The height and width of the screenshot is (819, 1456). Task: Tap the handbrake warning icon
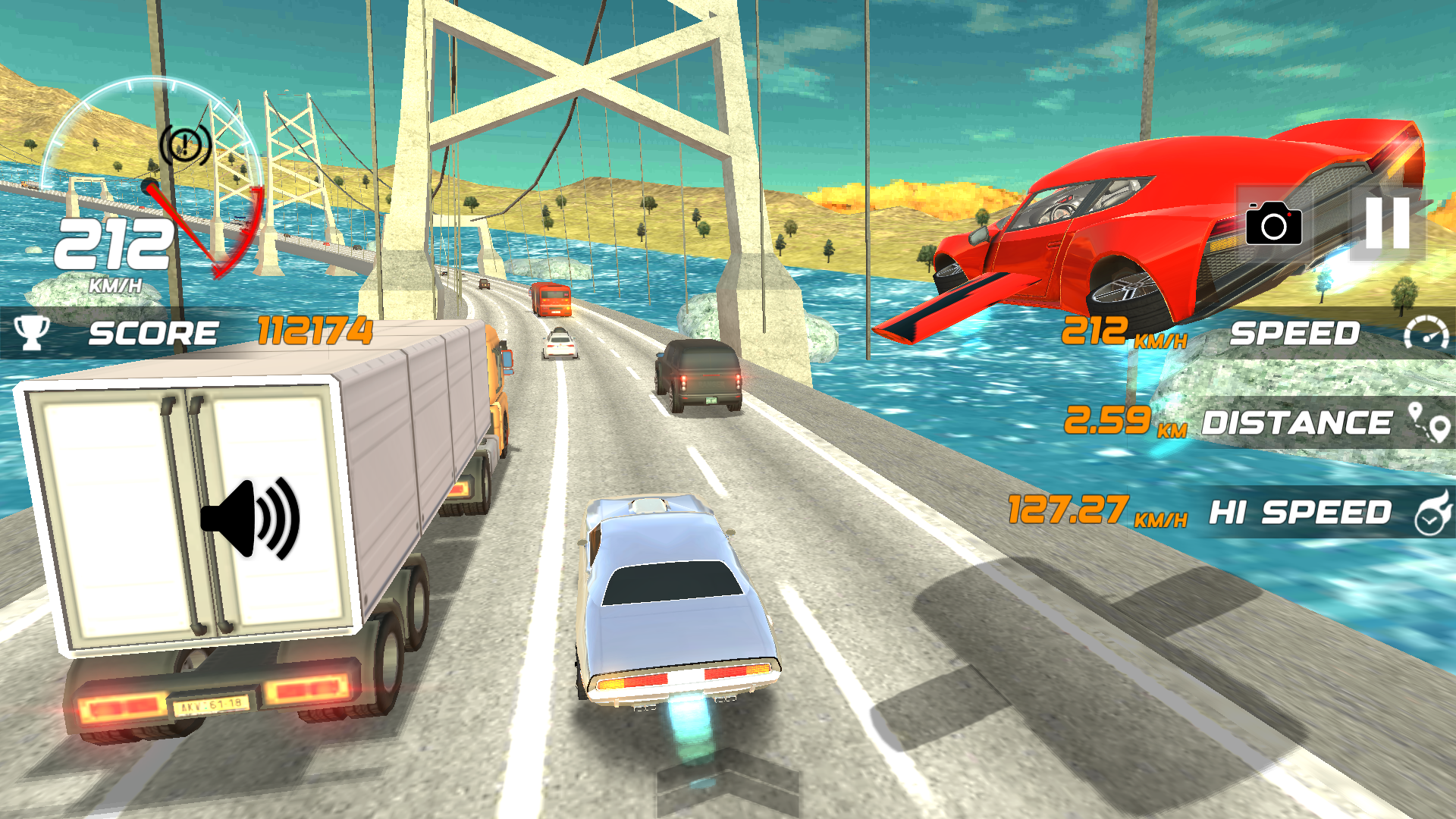(185, 143)
